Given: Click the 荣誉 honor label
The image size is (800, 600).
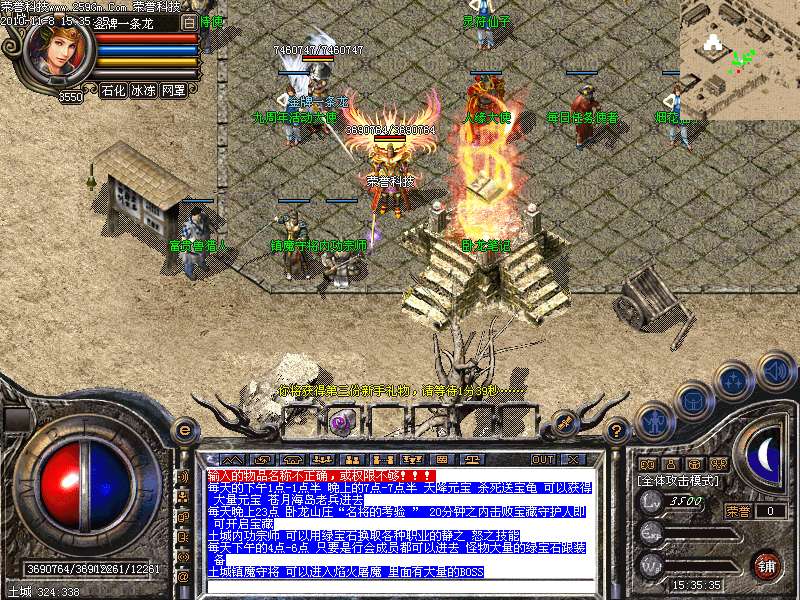Looking at the screenshot, I should pyautogui.click(x=738, y=511).
